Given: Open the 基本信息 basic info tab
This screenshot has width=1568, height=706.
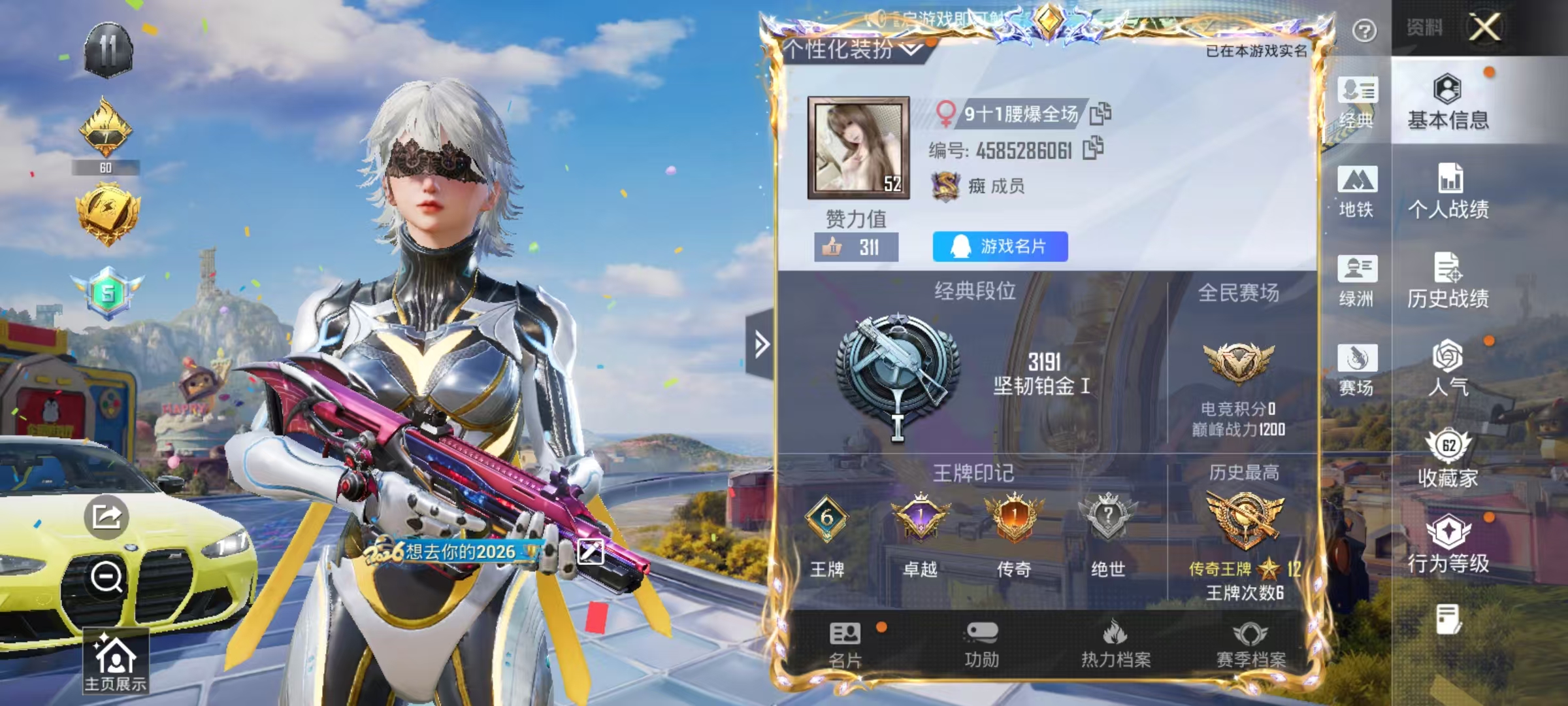Looking at the screenshot, I should [1448, 102].
